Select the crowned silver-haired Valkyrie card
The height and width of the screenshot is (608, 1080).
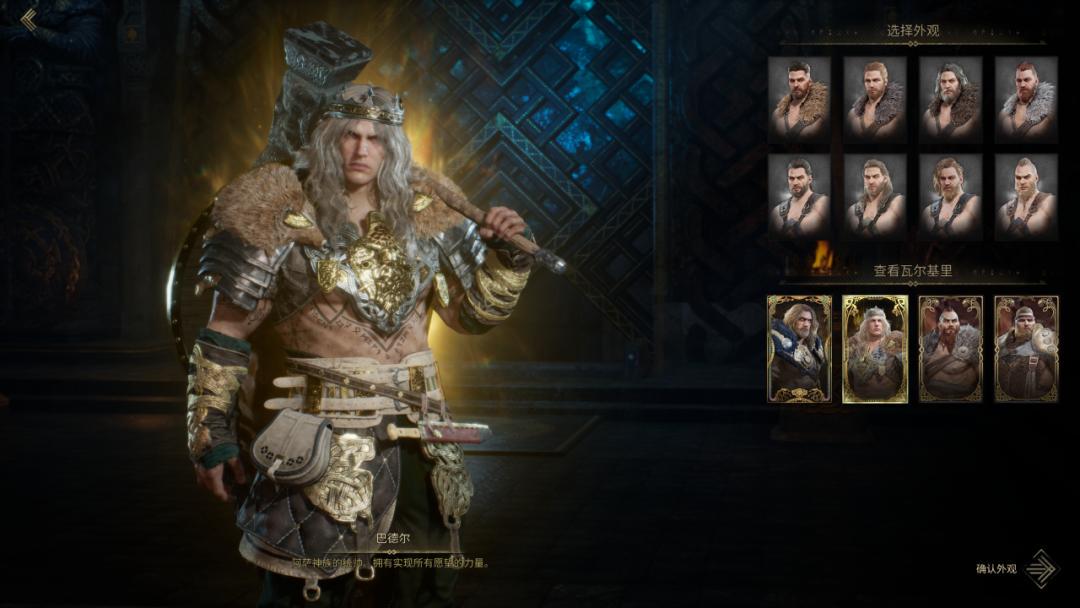(x=875, y=349)
